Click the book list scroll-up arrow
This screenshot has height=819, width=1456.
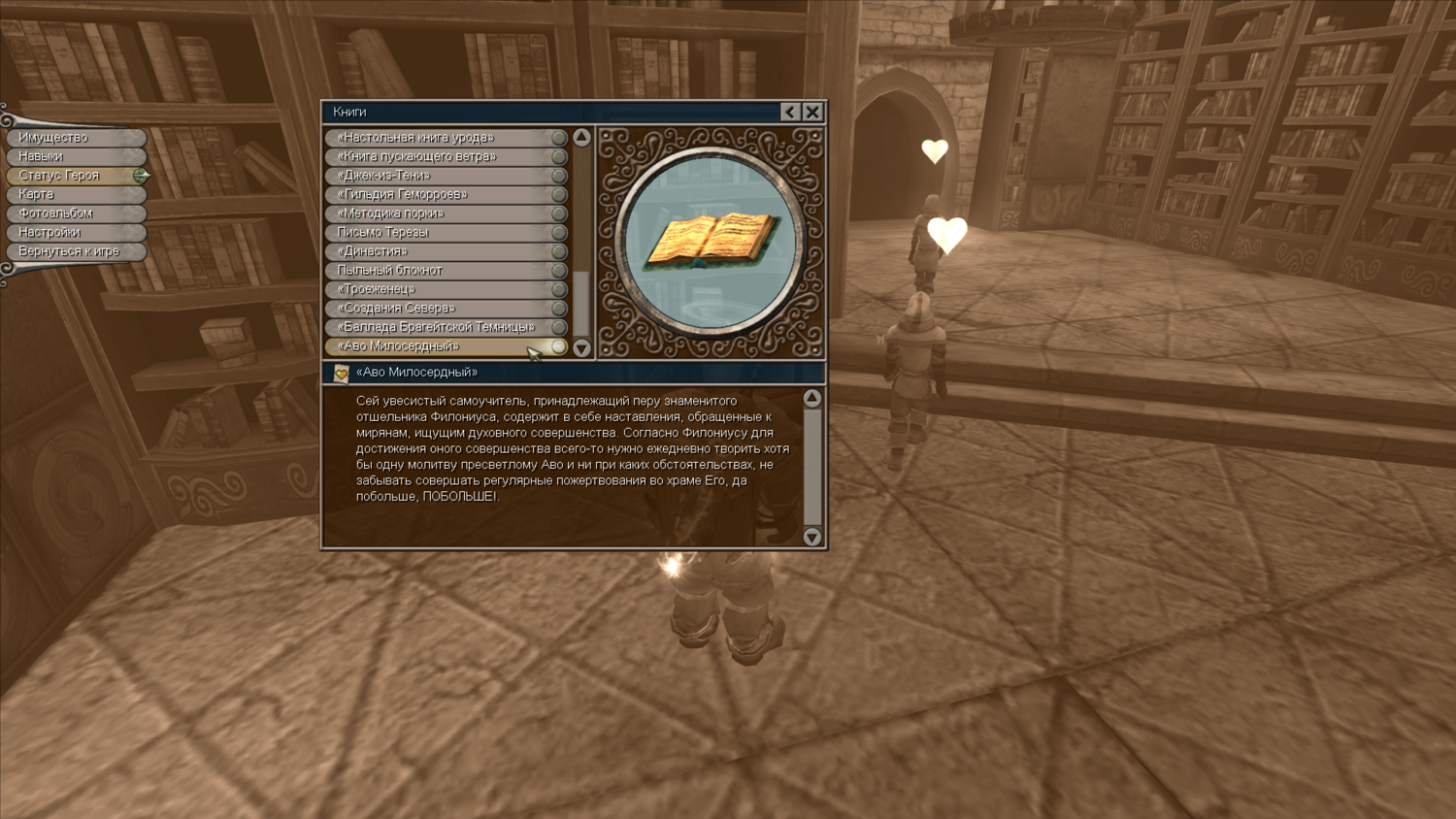pos(581,138)
